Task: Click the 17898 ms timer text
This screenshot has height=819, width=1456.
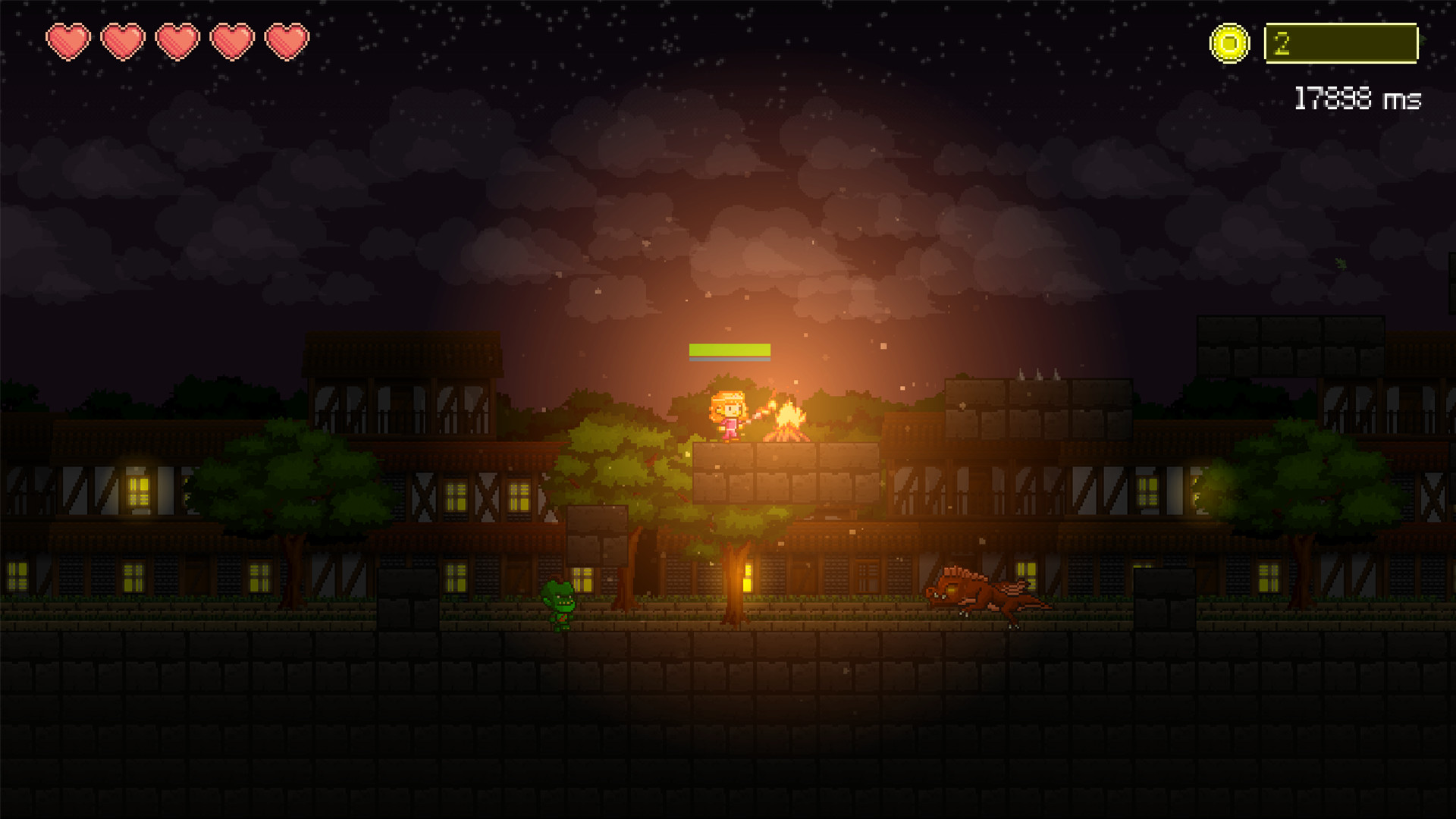Action: [1357, 96]
